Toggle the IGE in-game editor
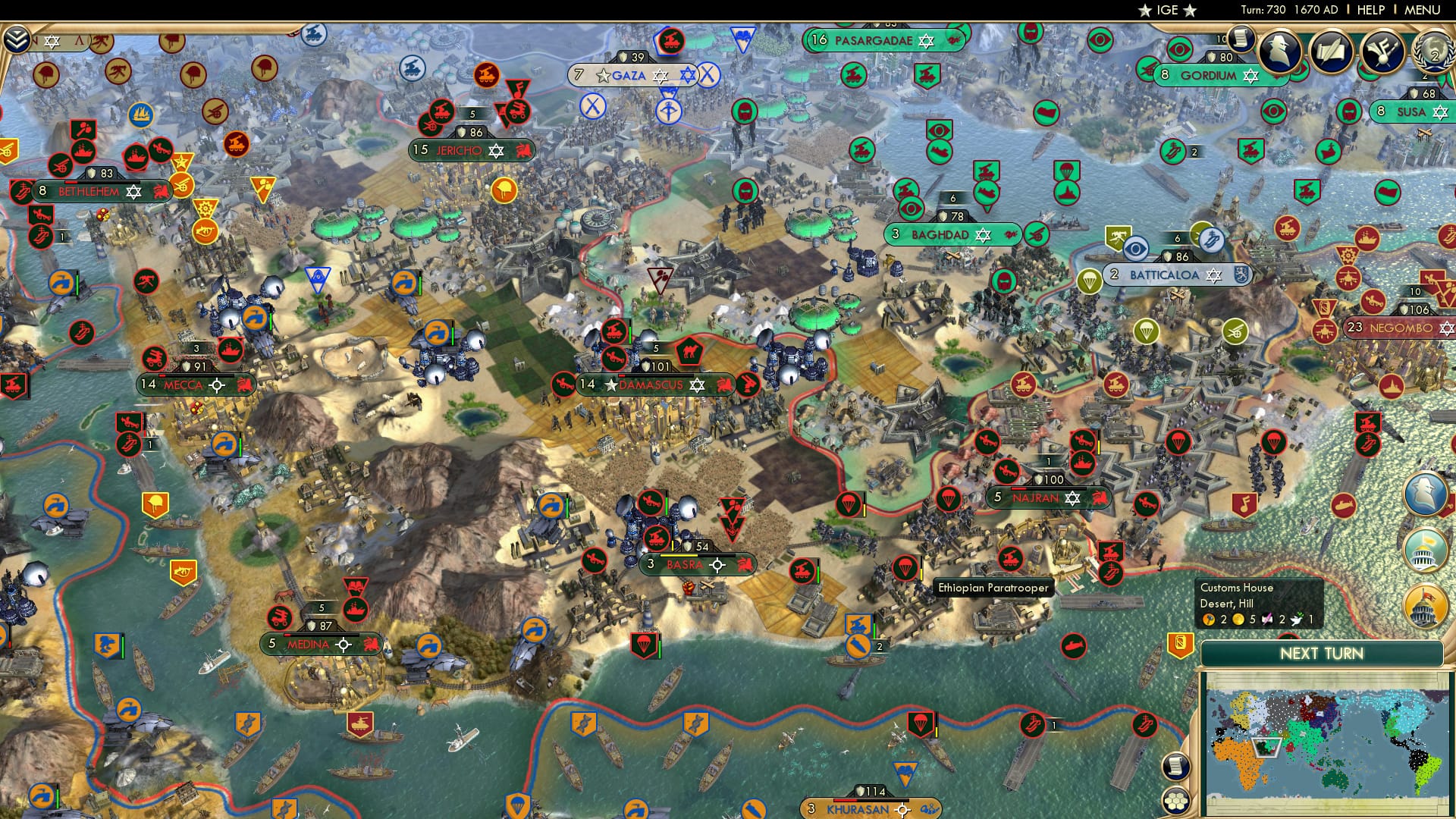1456x819 pixels. coord(1168,11)
